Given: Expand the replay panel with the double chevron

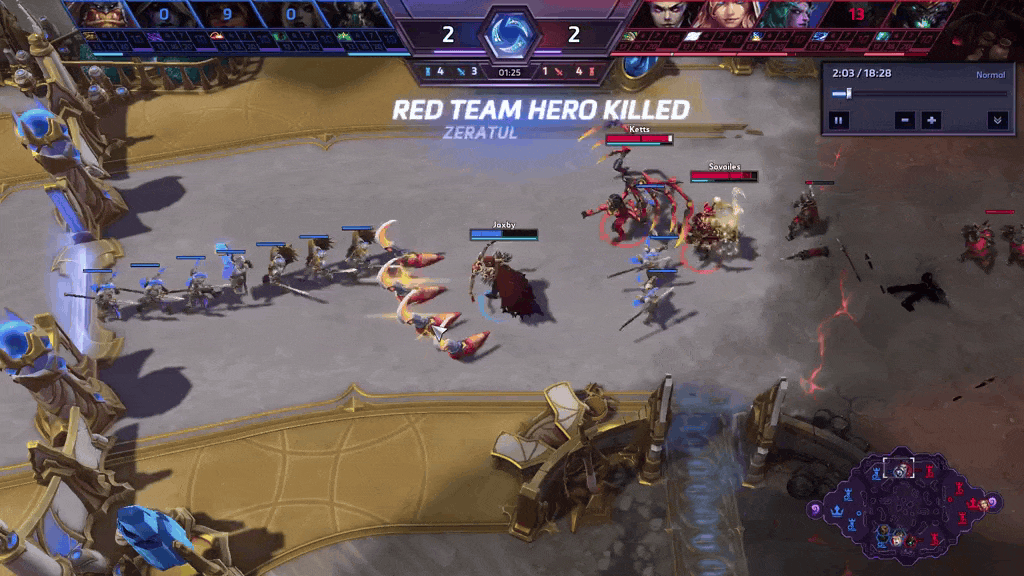Looking at the screenshot, I should pos(996,120).
